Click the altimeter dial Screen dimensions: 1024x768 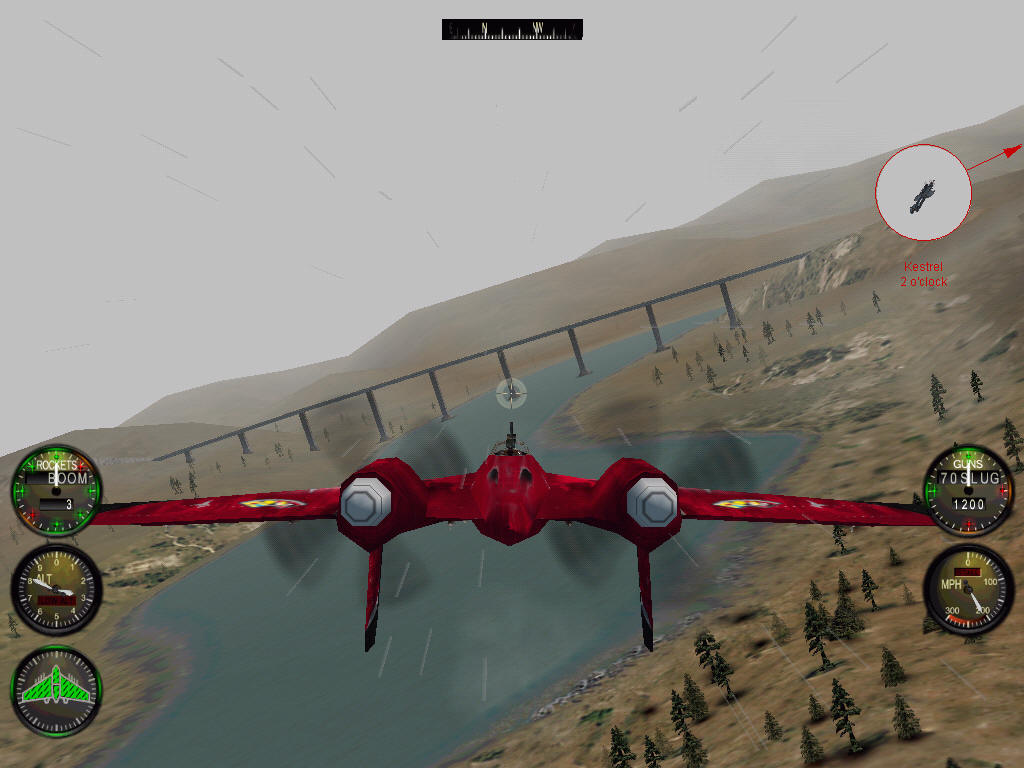point(56,590)
